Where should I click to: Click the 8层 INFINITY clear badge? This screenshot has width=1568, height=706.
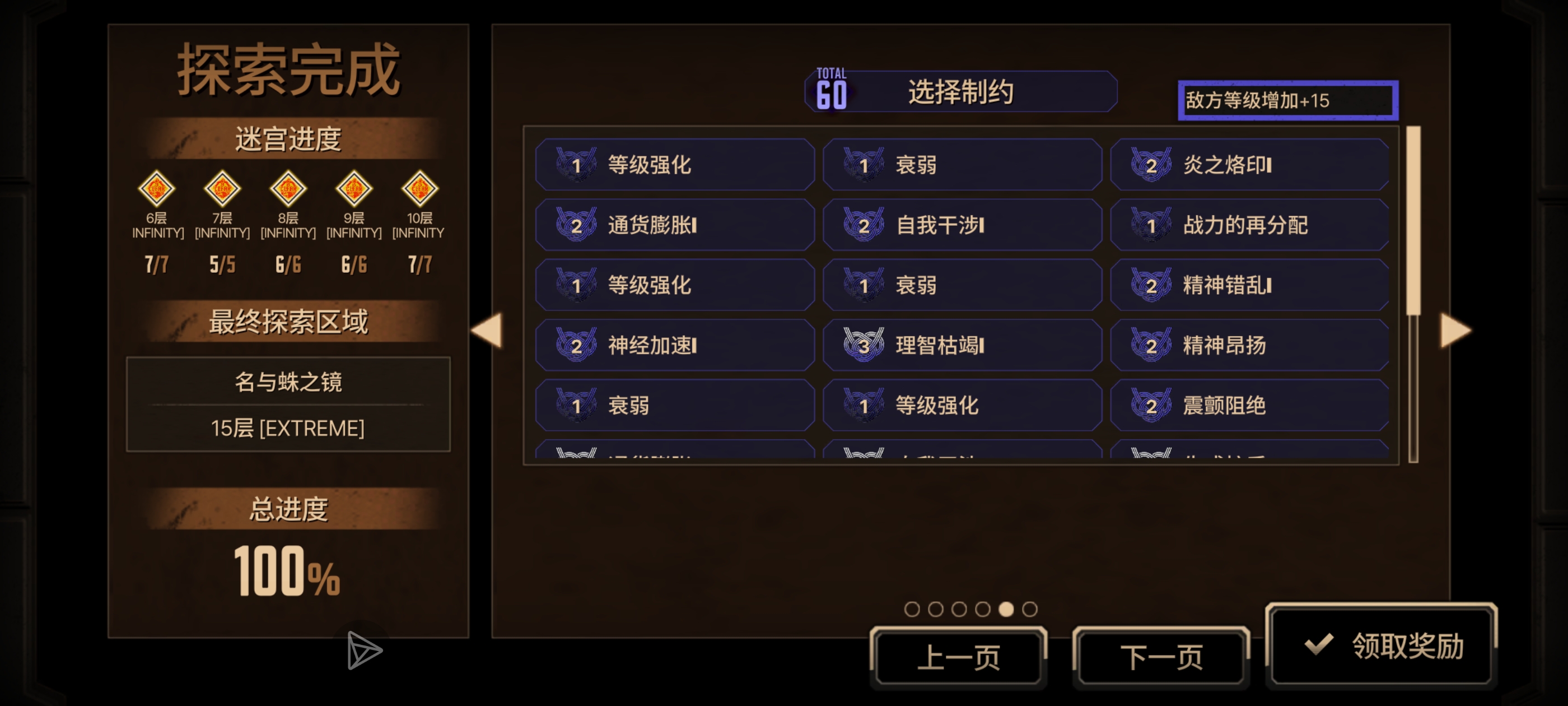point(288,190)
